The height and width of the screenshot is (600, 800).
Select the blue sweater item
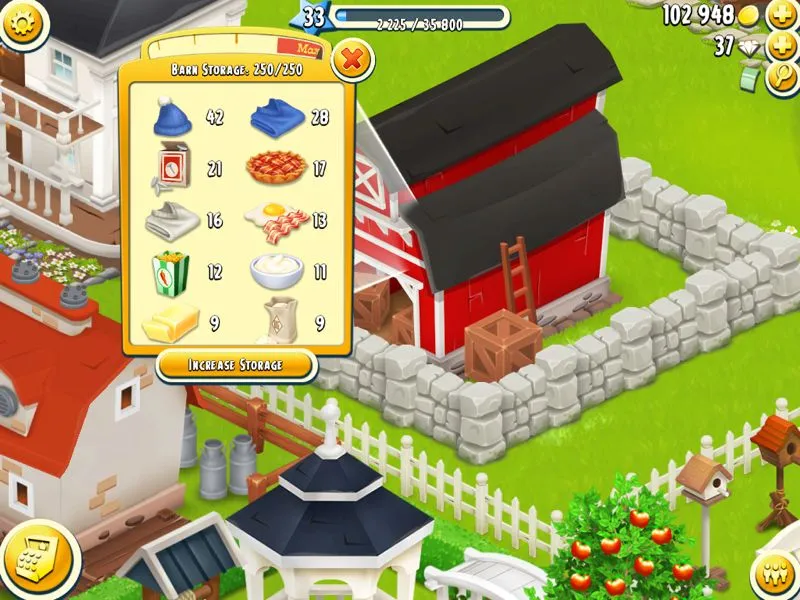click(x=276, y=118)
